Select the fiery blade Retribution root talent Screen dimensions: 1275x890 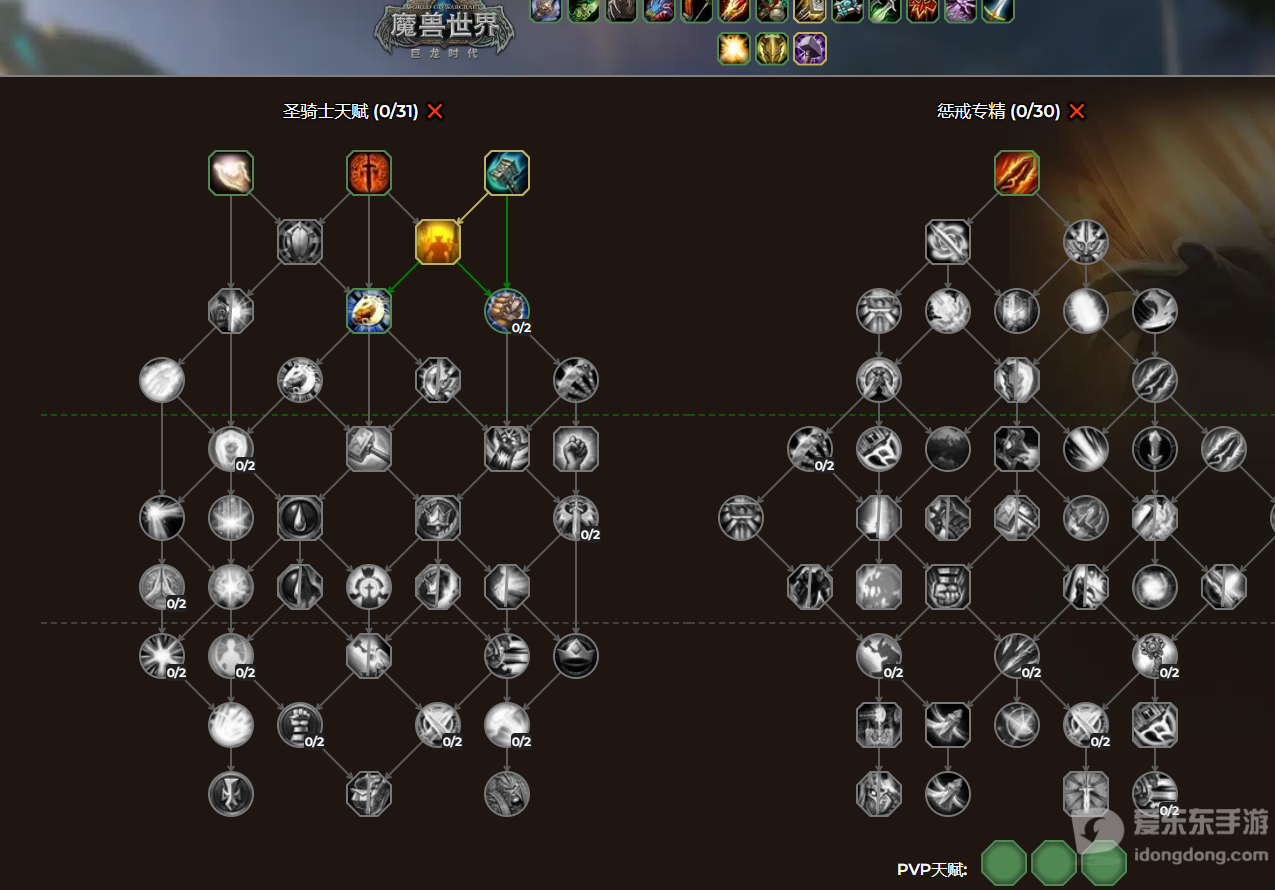coord(1017,173)
